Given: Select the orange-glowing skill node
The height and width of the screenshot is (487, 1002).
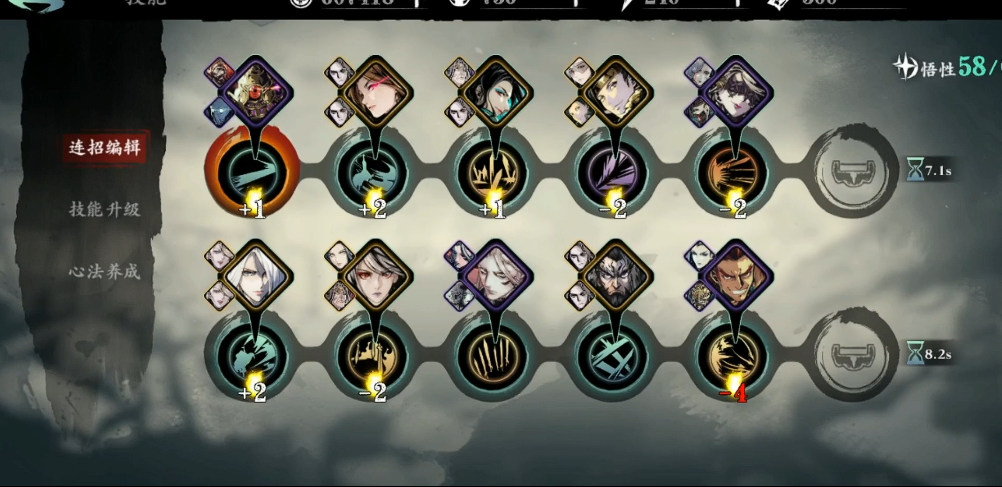Looking at the screenshot, I should pos(251,168).
